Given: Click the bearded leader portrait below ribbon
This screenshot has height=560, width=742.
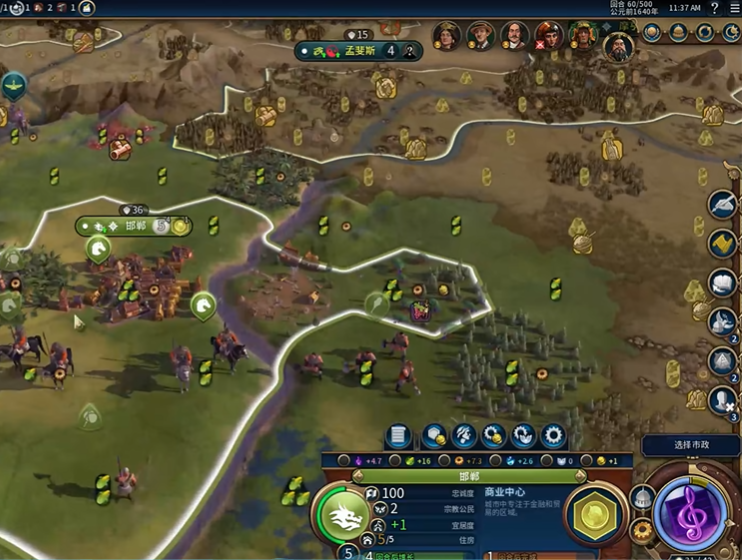Looking at the screenshot, I should coord(618,46).
